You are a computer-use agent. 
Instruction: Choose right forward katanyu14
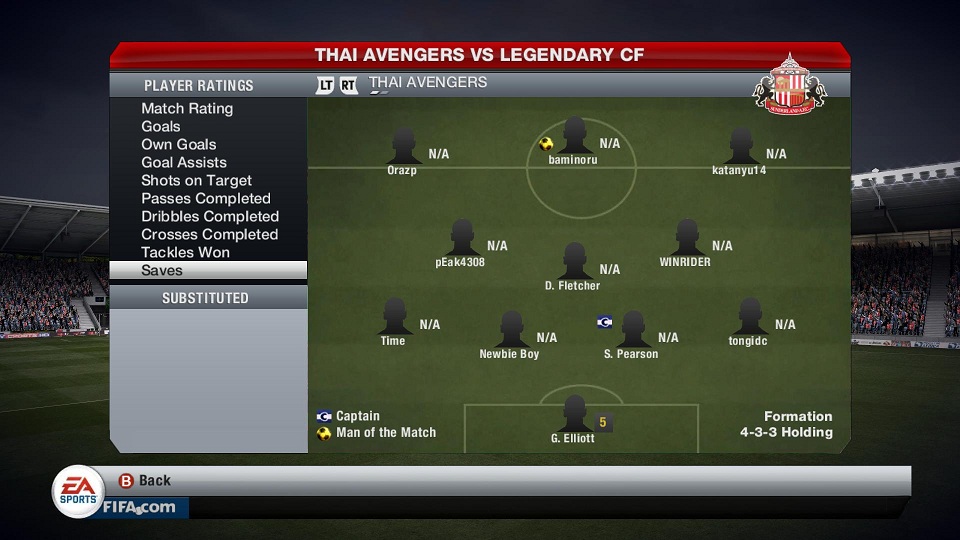point(740,146)
